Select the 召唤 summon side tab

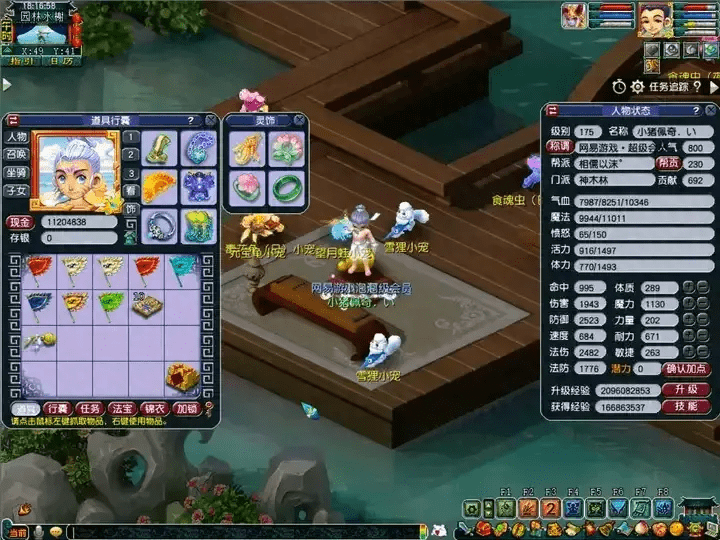coord(16,155)
